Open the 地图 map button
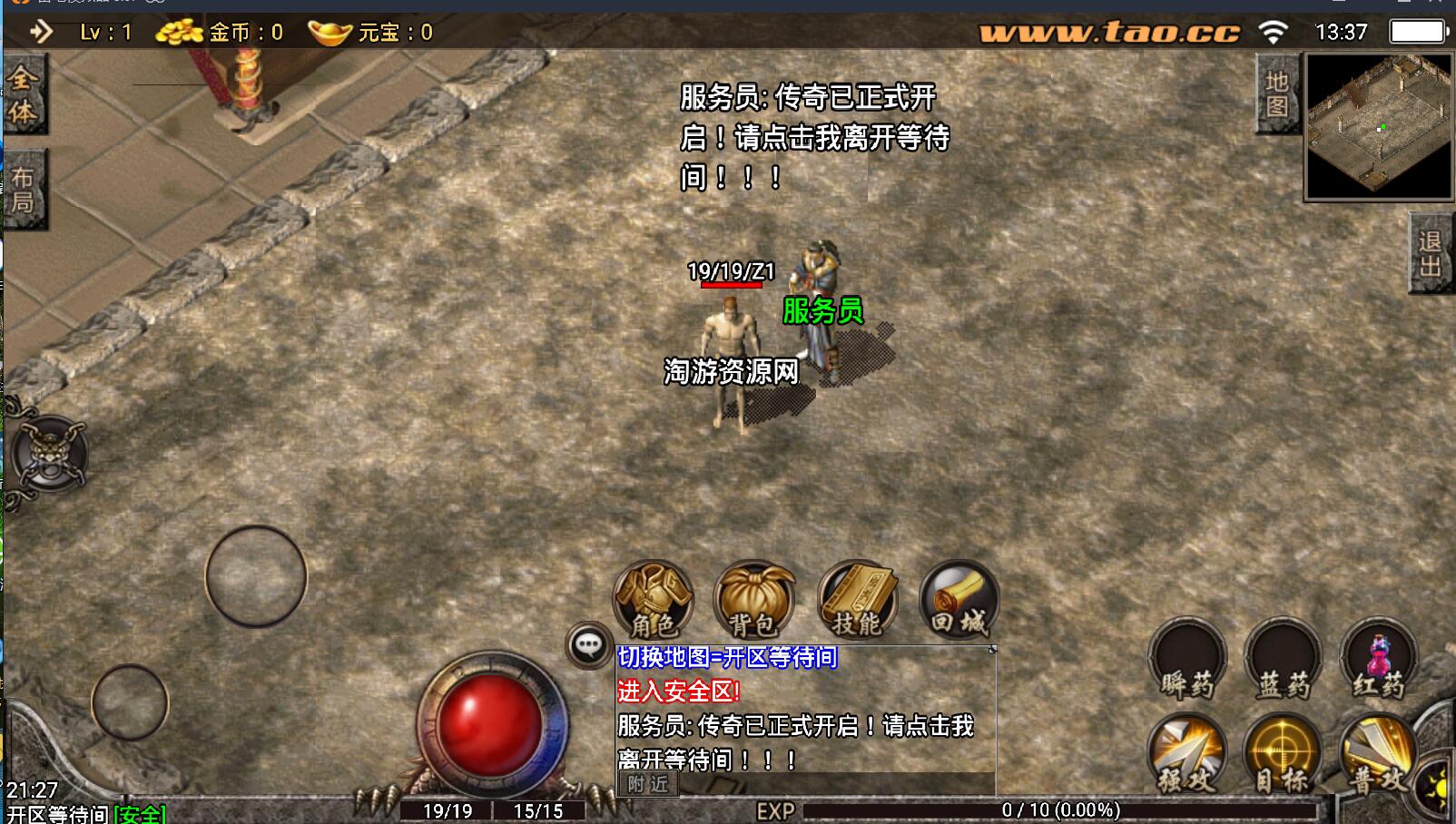This screenshot has height=824, width=1456. pyautogui.click(x=1277, y=93)
